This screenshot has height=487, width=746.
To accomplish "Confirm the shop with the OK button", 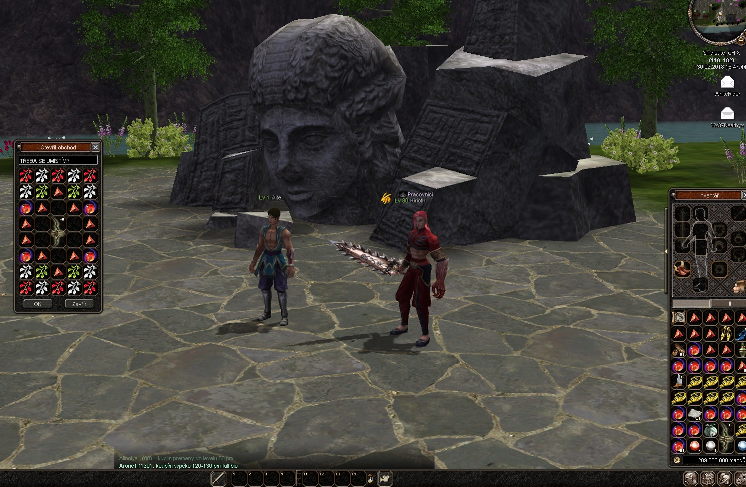I will click(38, 303).
